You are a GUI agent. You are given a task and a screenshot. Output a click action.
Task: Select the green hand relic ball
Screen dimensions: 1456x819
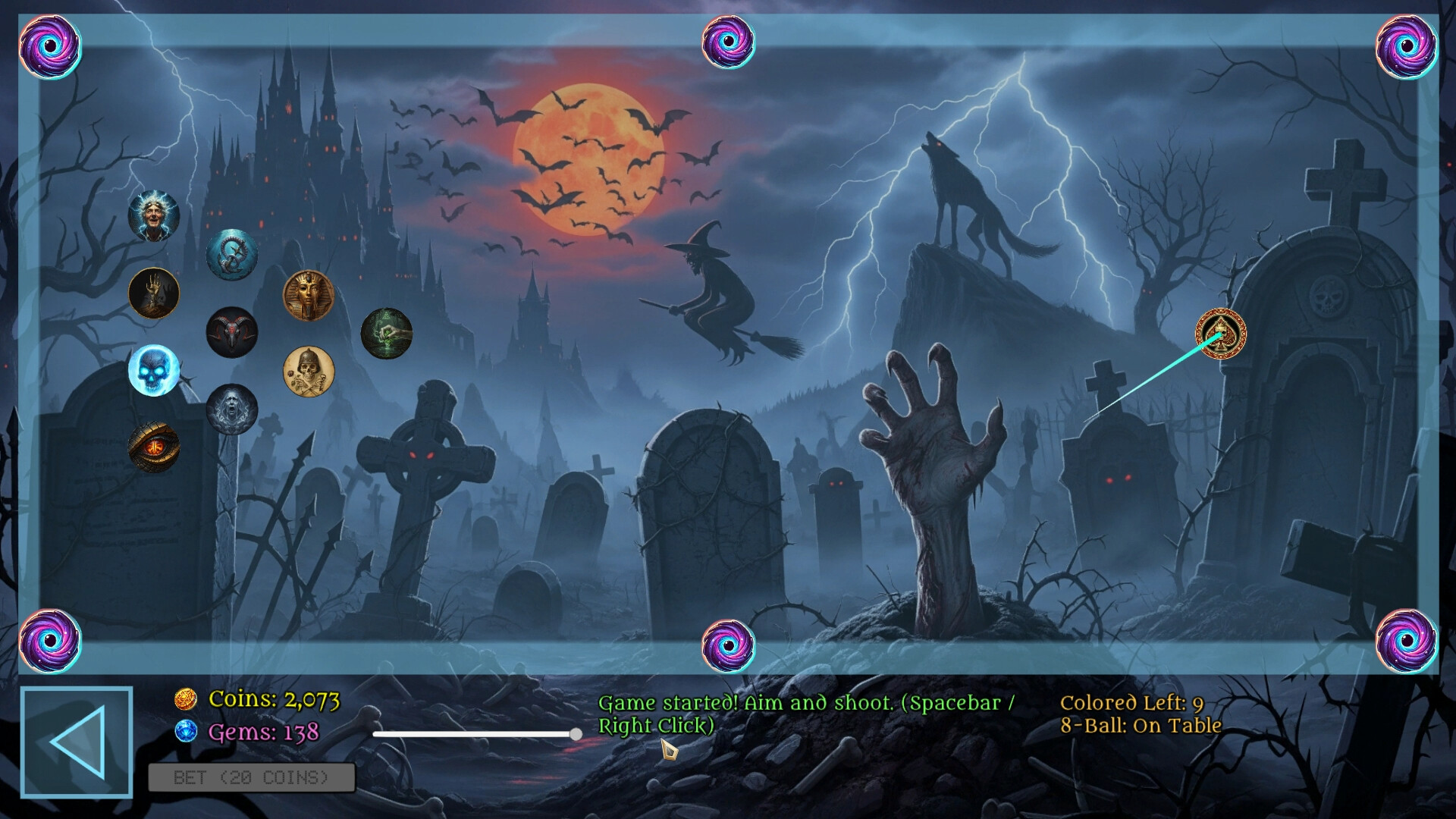[387, 332]
